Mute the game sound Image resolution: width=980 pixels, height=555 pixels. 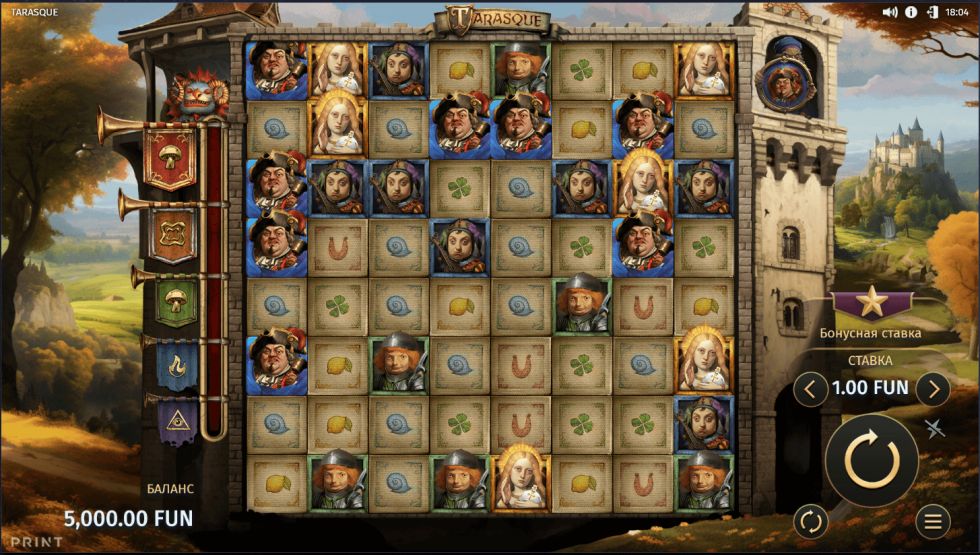tap(891, 12)
